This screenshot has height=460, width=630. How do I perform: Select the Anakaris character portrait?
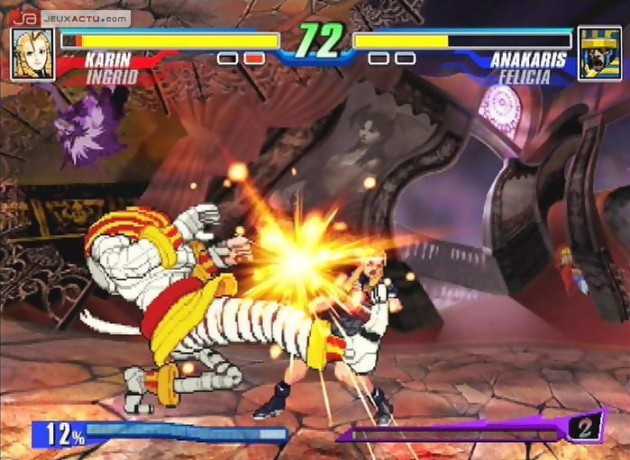coord(599,54)
